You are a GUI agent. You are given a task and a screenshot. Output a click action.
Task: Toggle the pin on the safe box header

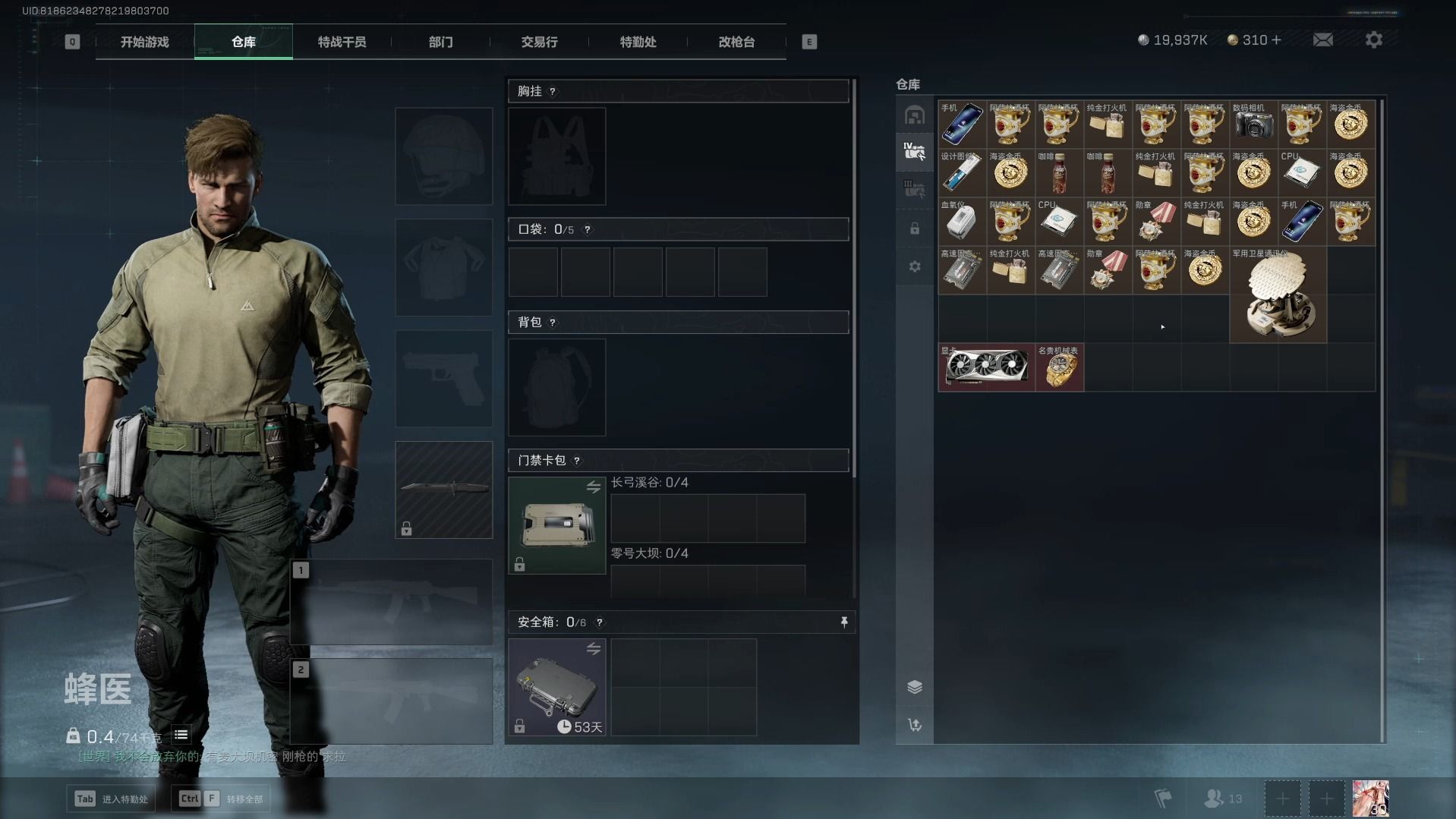click(x=843, y=622)
